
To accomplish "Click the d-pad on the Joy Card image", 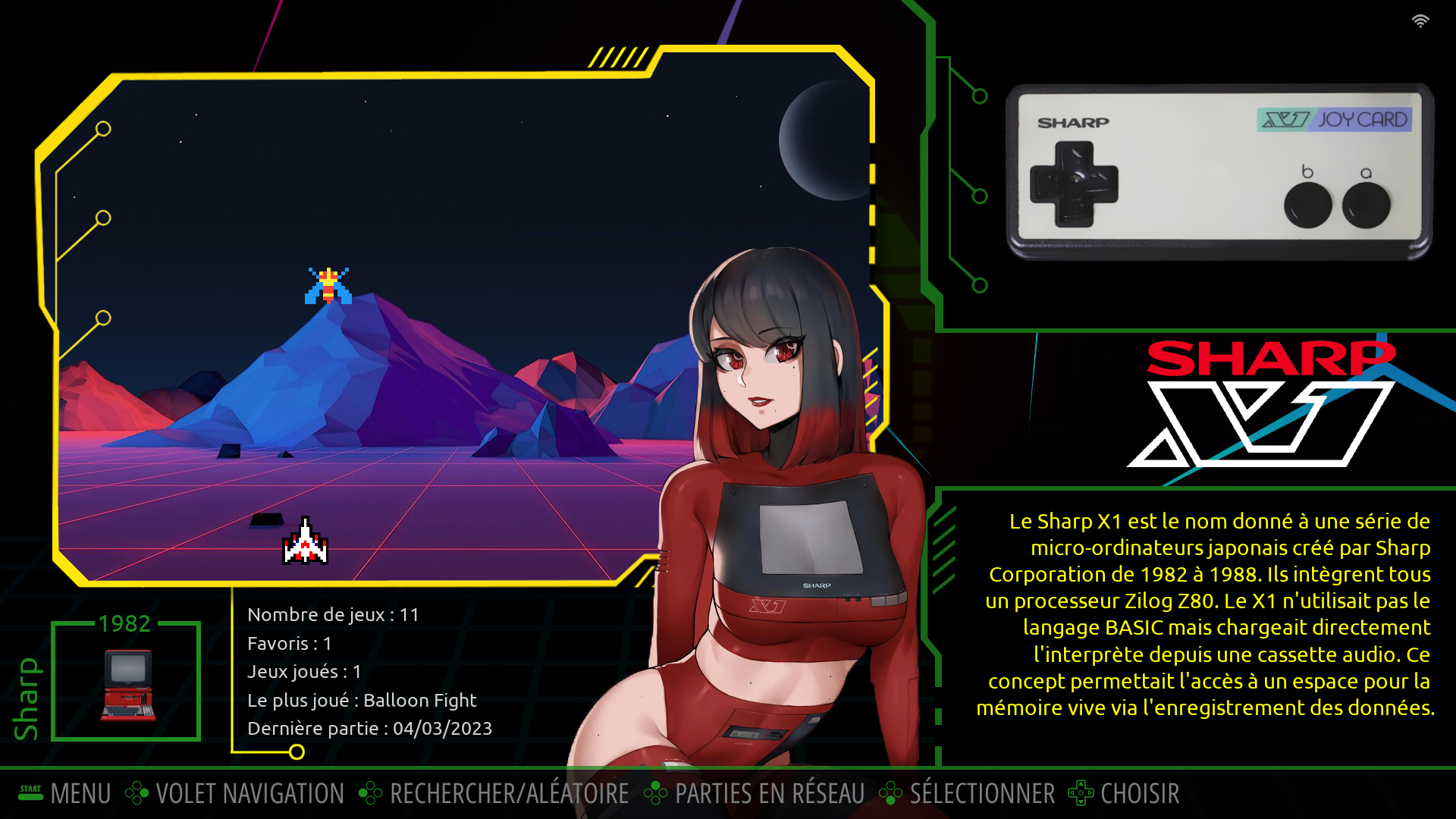I will tap(1076, 184).
